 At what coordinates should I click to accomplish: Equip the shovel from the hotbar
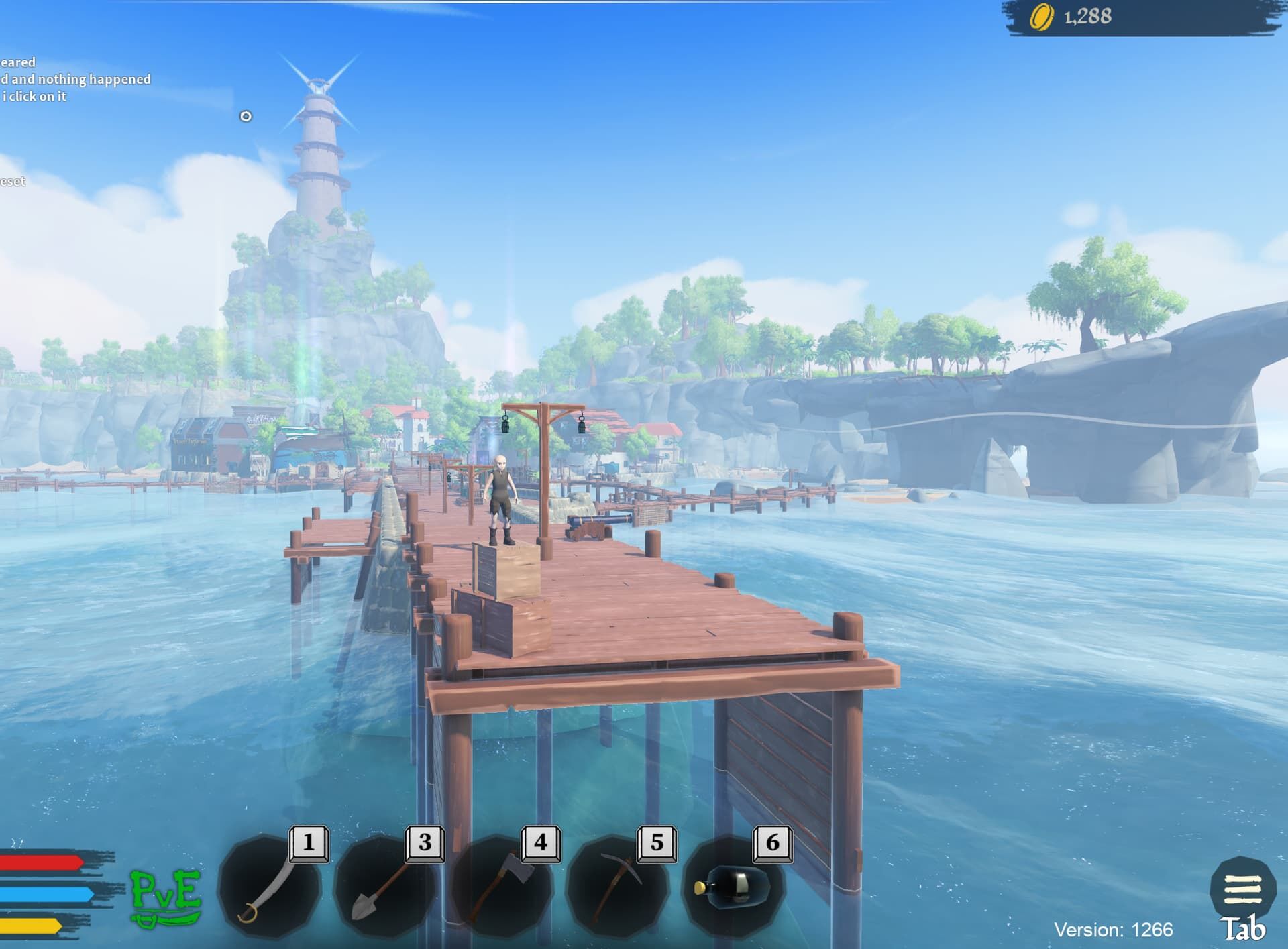386,887
